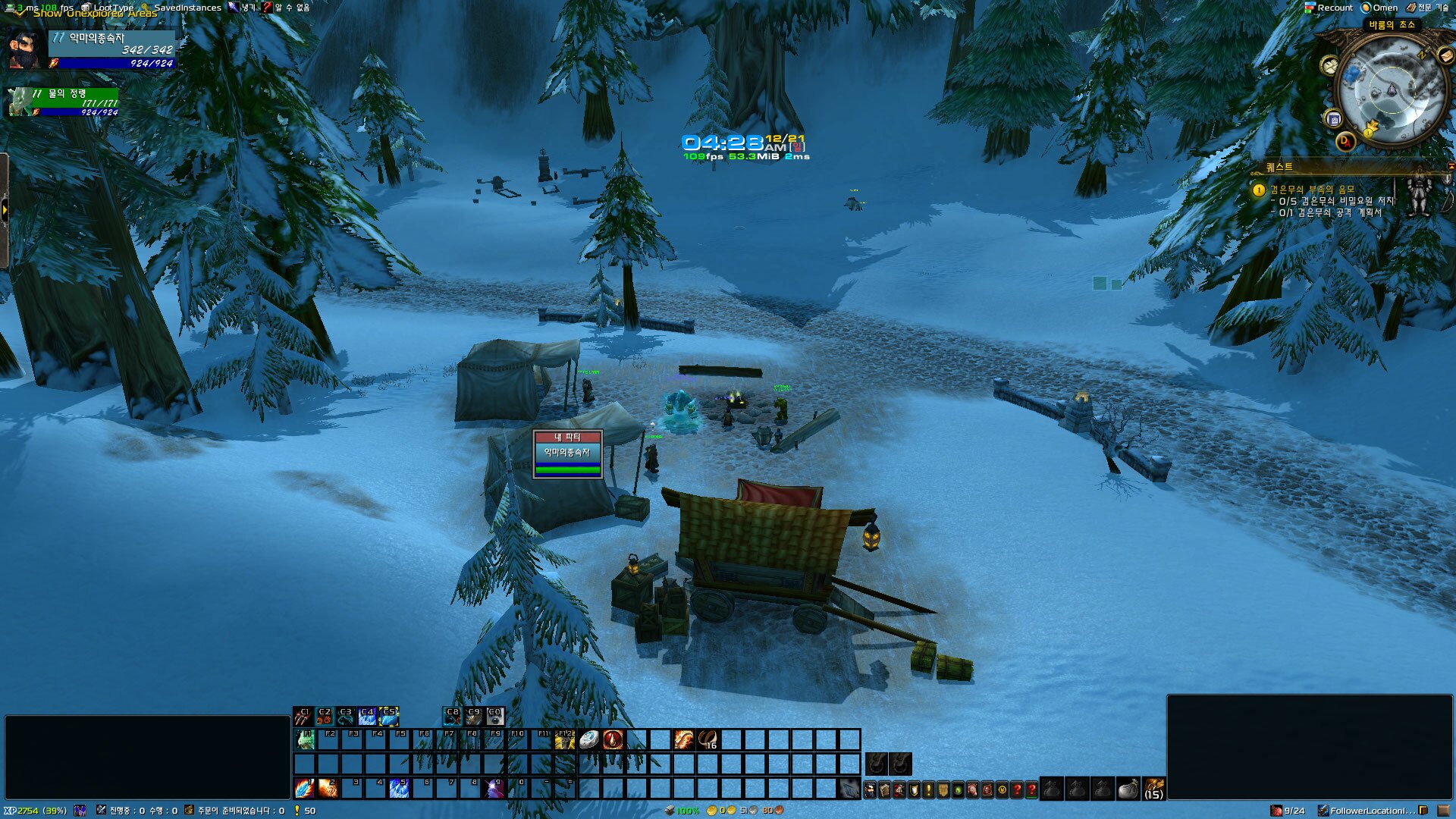Viewport: 1456px width, 819px height.
Task: Cast the fire spell on slot 2
Action: click(328, 788)
